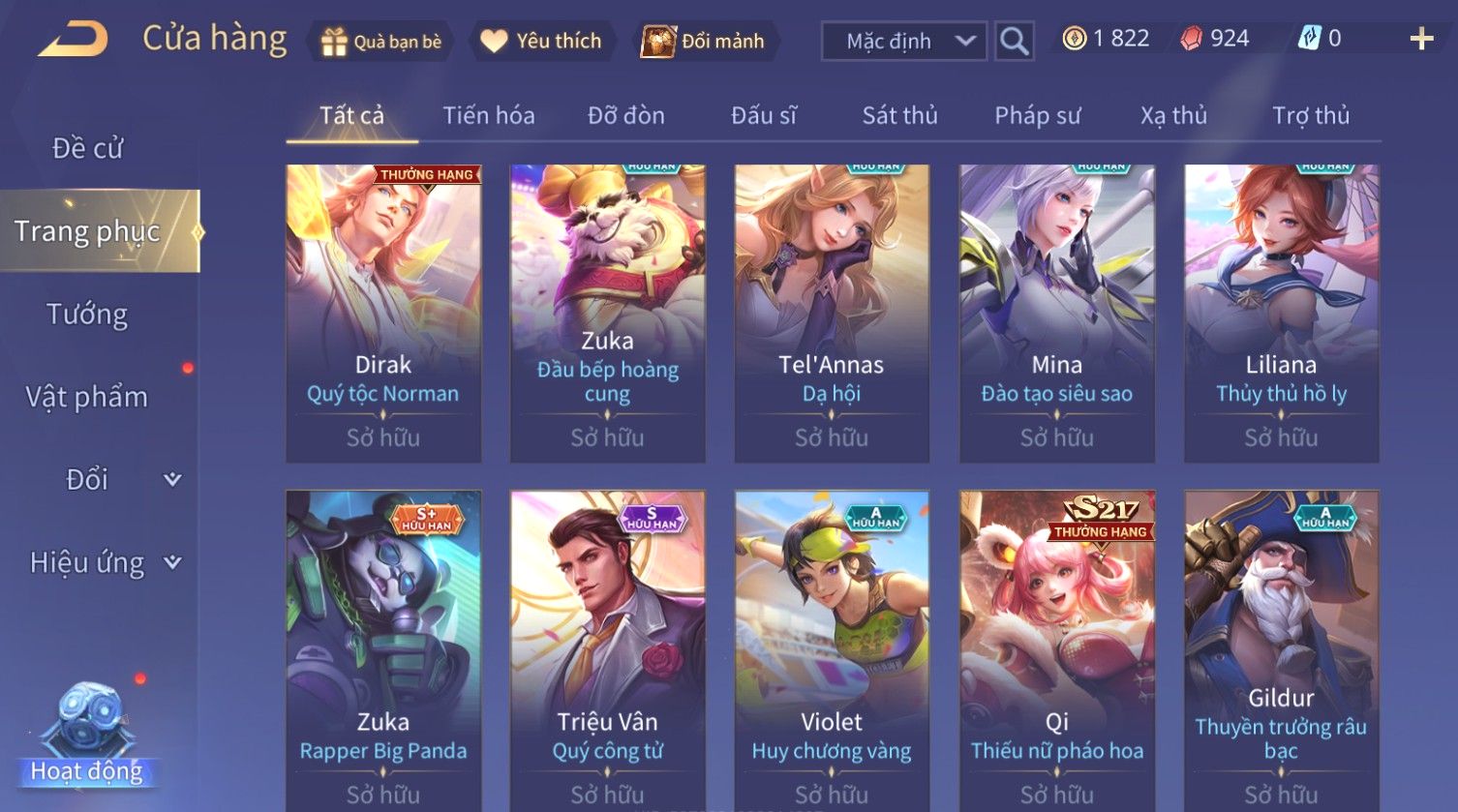Show the Pháp sư skin category

1037,116
